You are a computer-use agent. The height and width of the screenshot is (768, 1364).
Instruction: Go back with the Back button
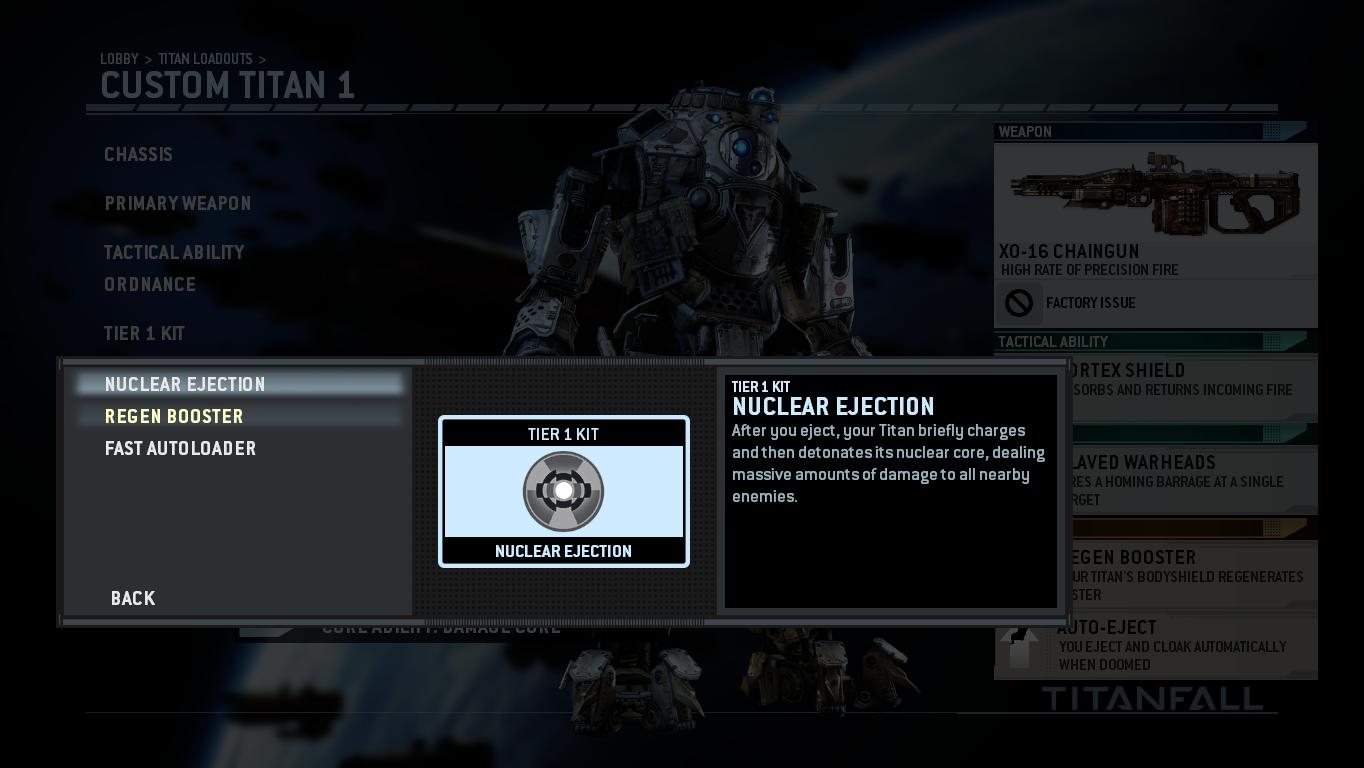133,598
